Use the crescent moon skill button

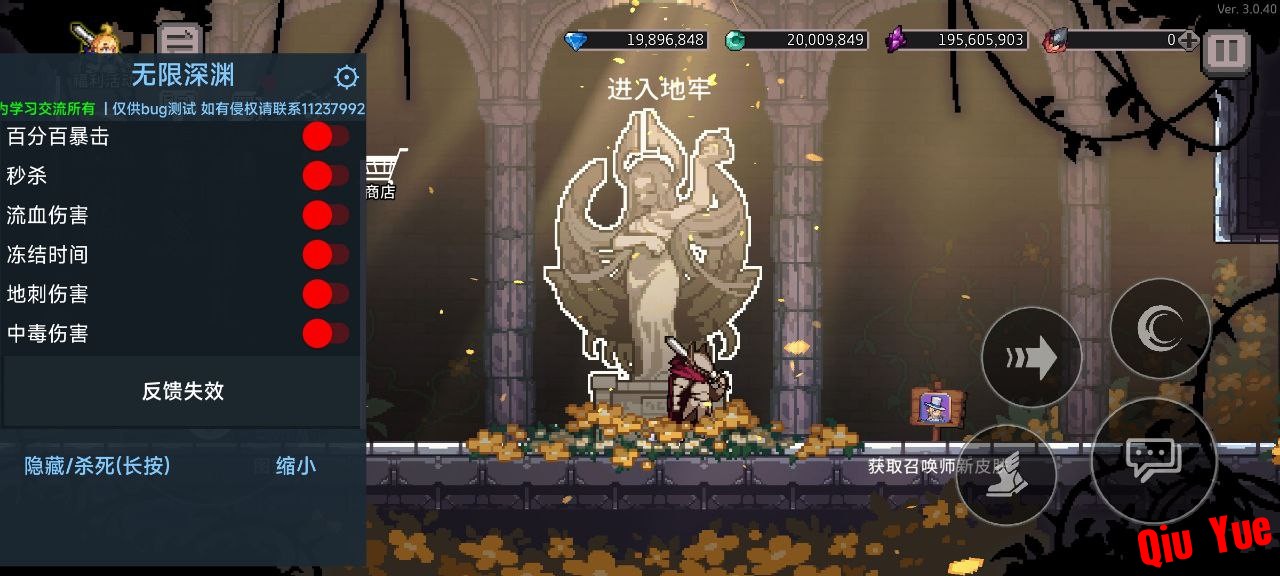[1160, 328]
